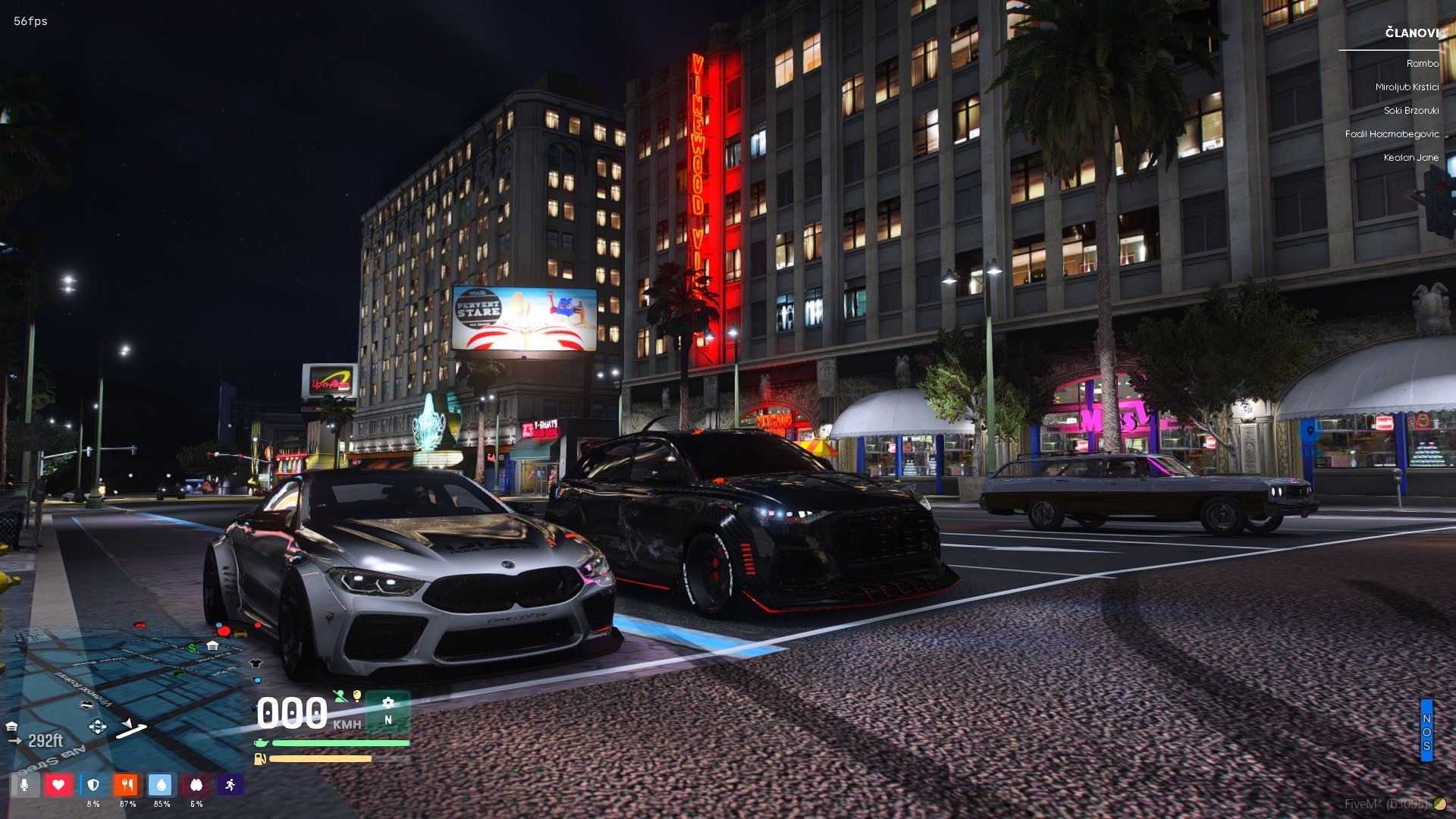Click the green oil can icon
Screen dimensions: 1456x819
click(x=261, y=743)
